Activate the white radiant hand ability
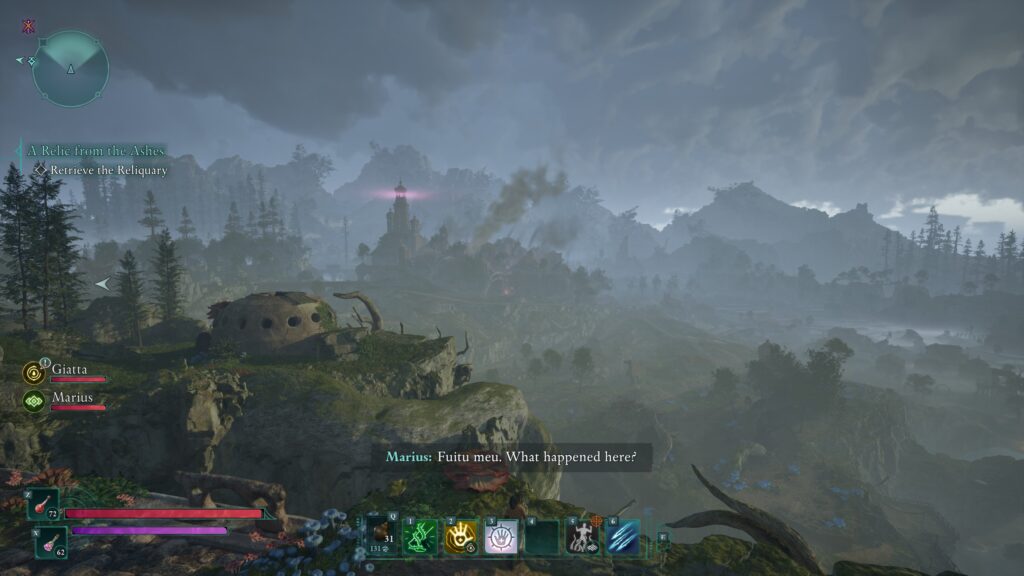1024x576 pixels. (x=501, y=537)
